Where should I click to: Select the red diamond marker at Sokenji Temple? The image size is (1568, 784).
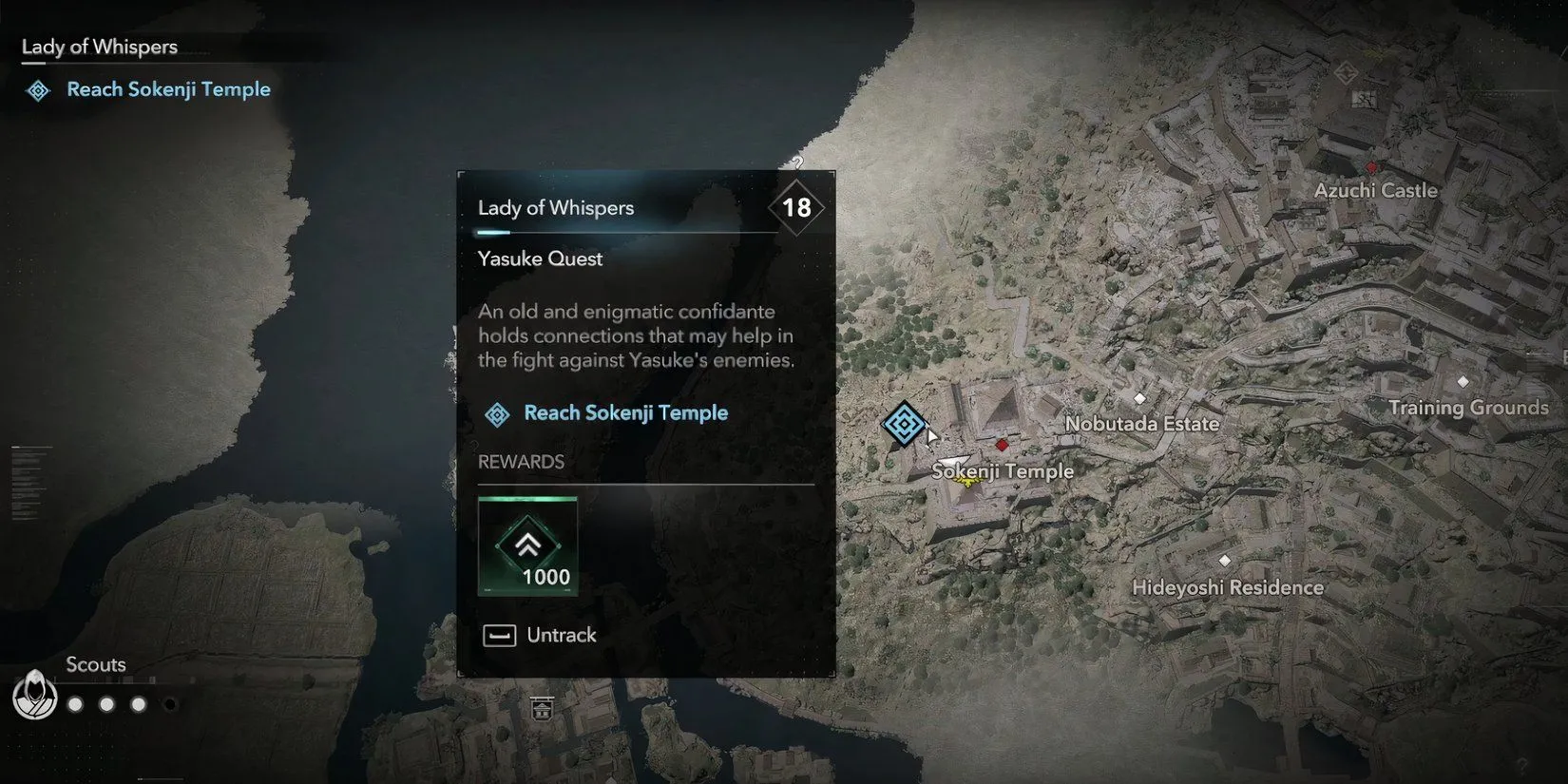(x=1002, y=445)
